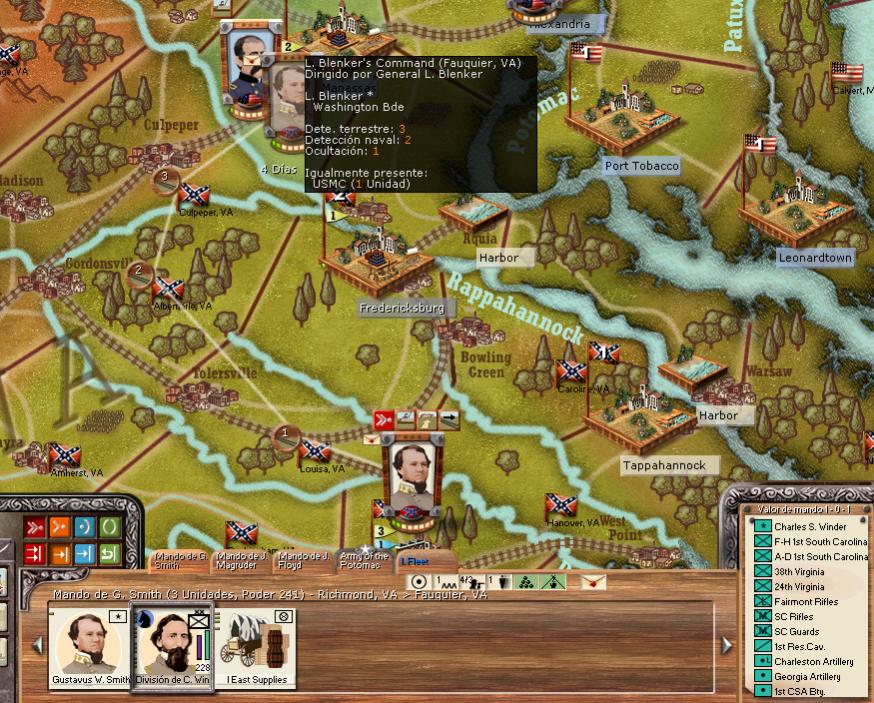Select the Gustavus W. Smith unit card

[91, 648]
